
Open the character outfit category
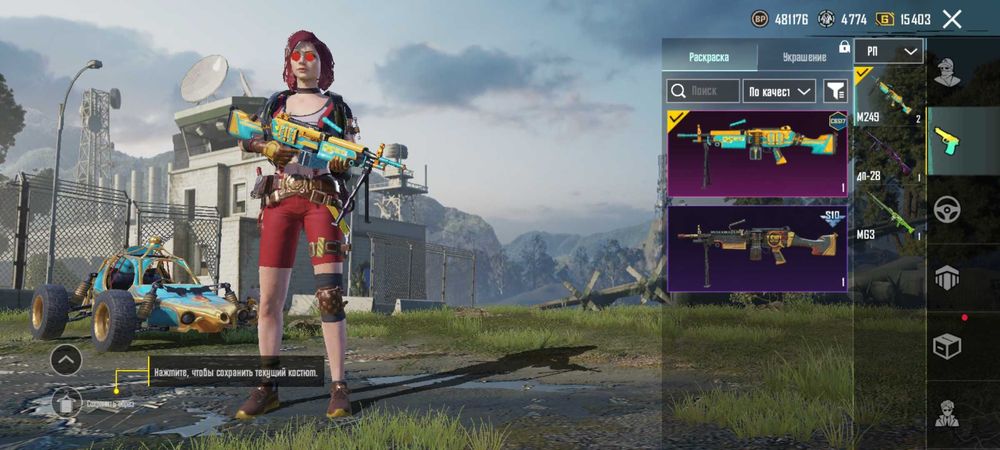946,72
